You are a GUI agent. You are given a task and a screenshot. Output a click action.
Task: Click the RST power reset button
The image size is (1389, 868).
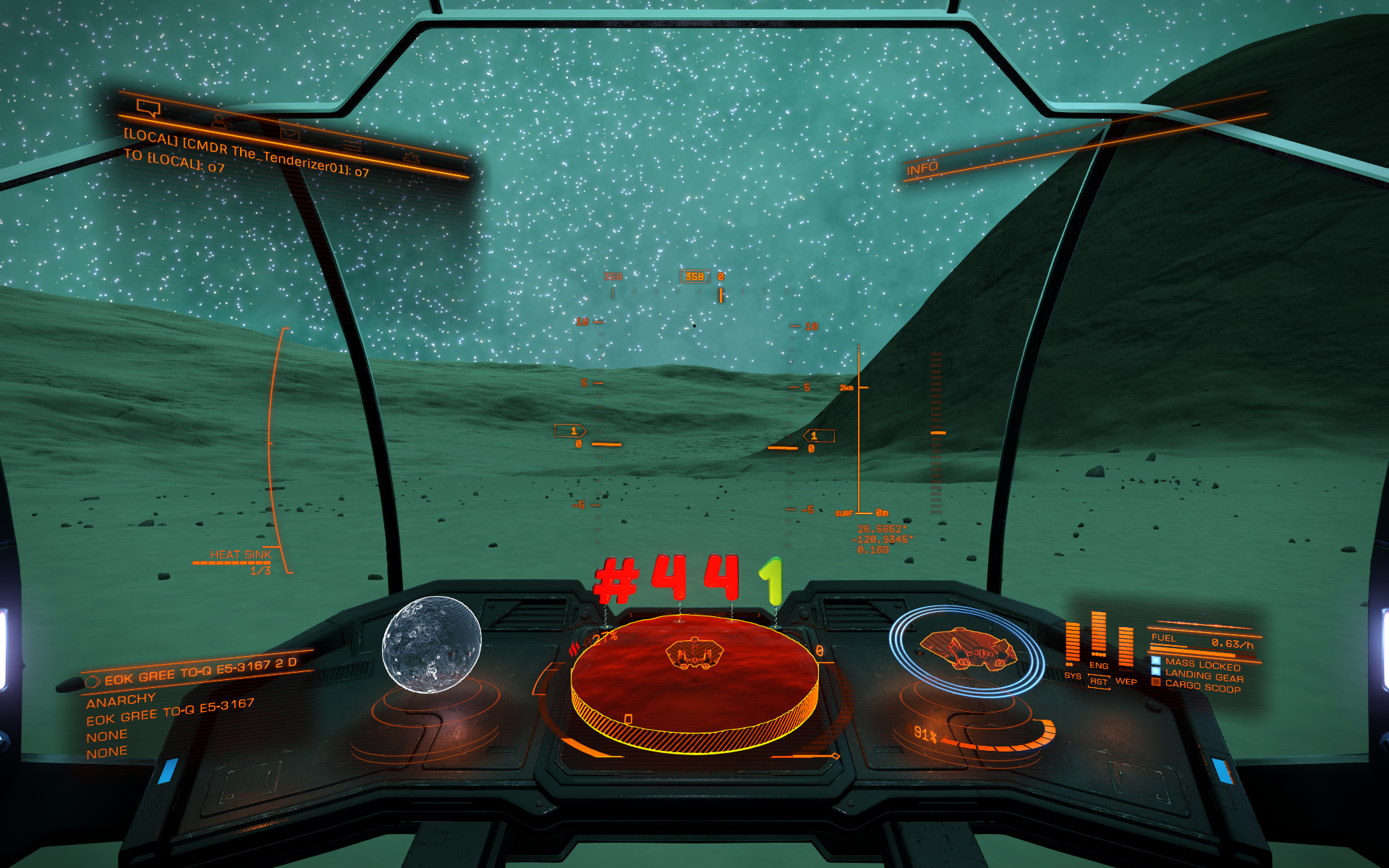(1099, 681)
